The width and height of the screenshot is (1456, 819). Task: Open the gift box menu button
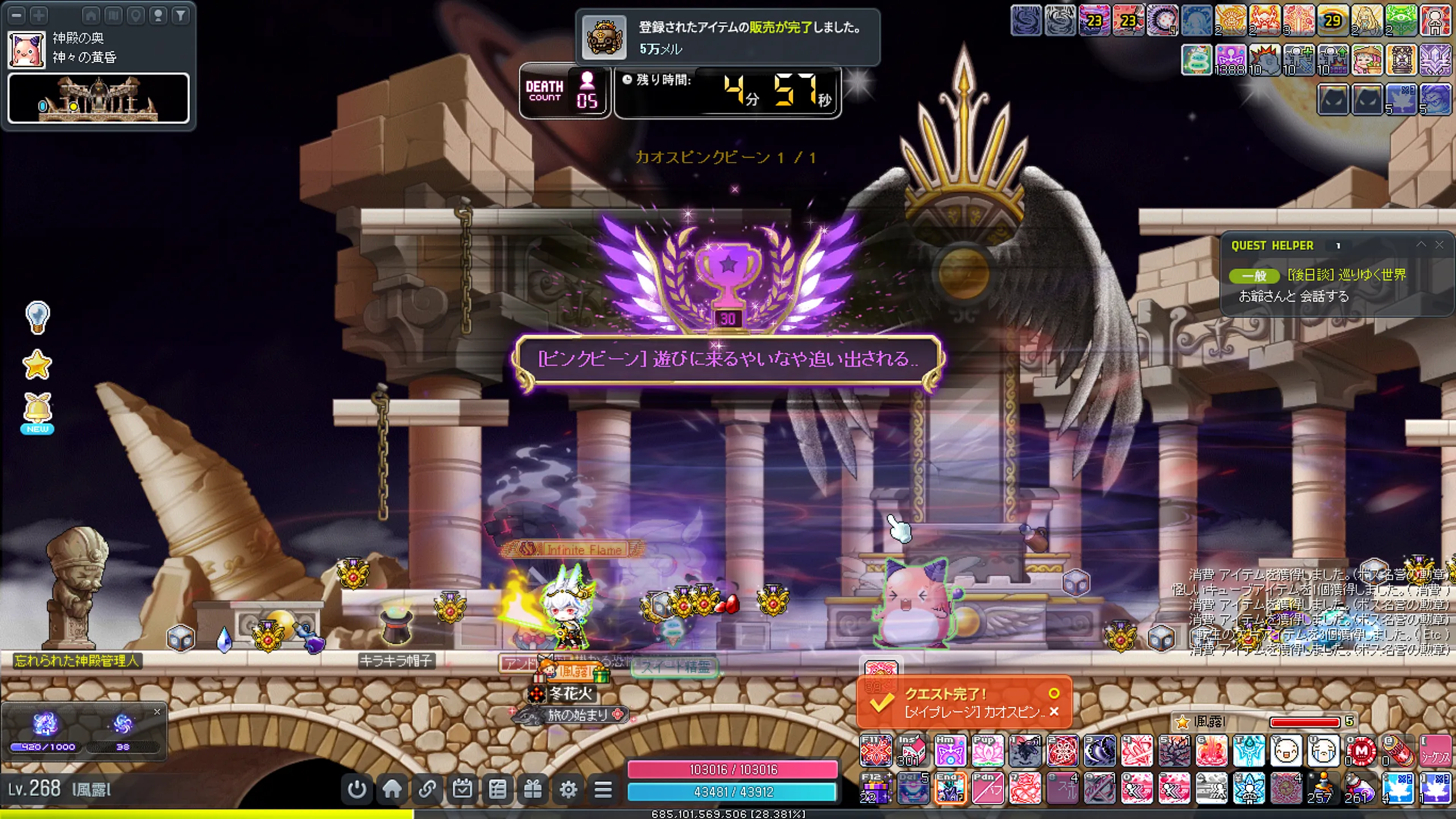point(533,789)
